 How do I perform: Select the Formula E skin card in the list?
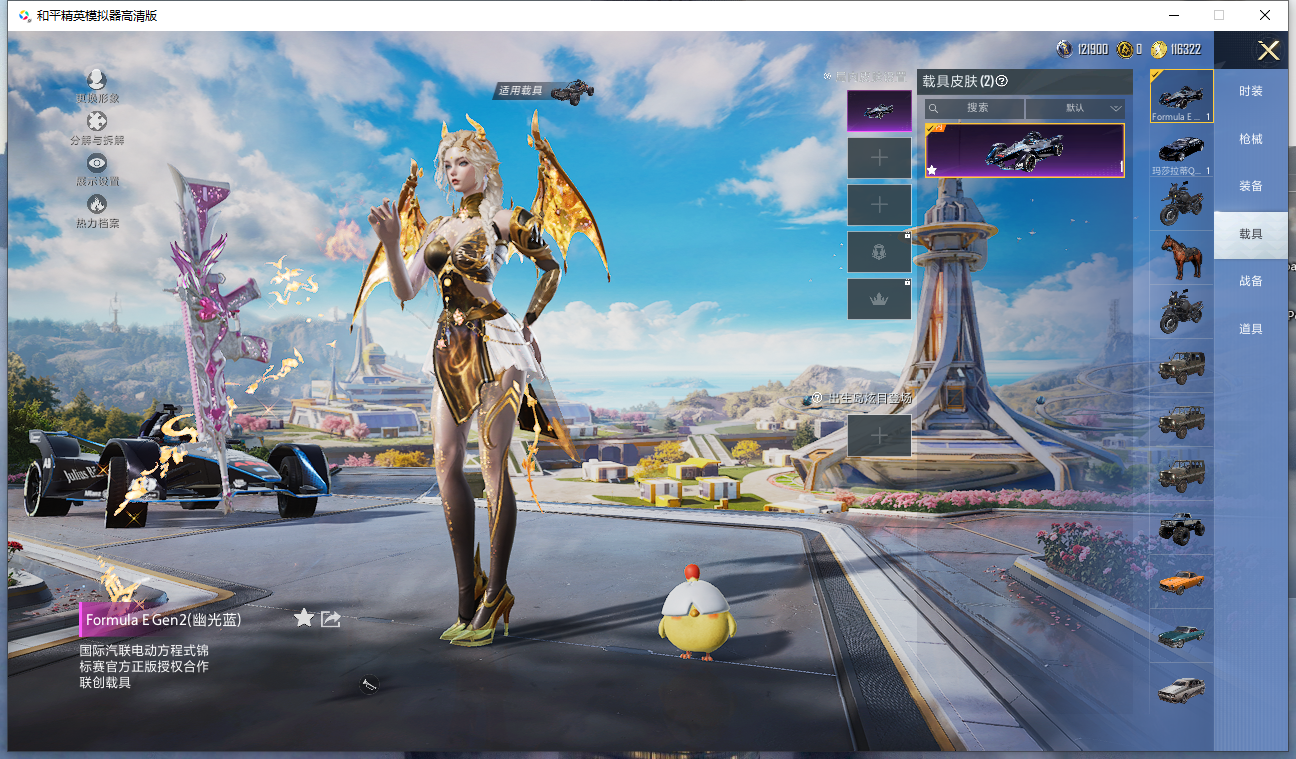[x=1024, y=150]
